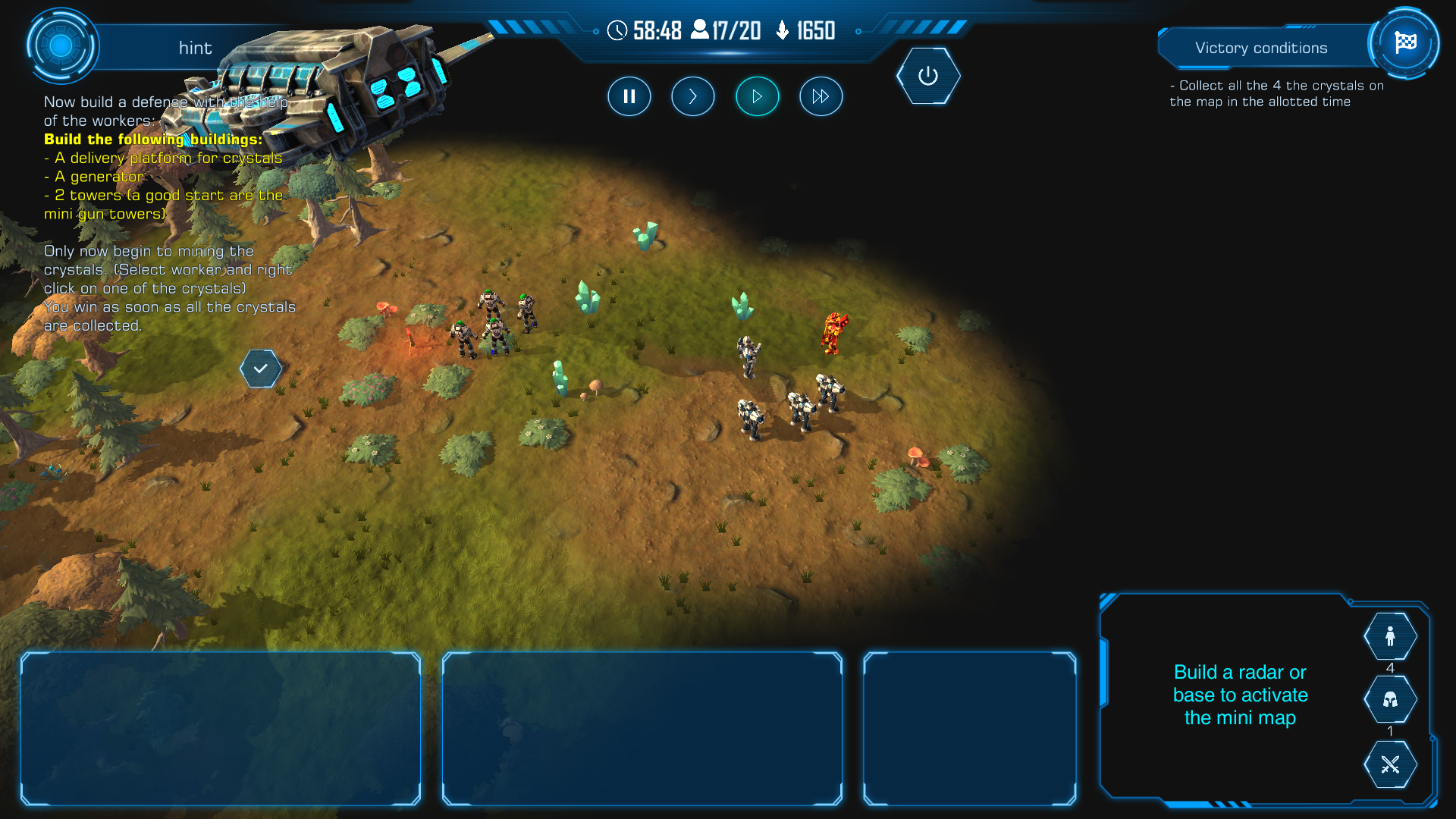Click the Victory conditions header
This screenshot has width=1456, height=819.
[1261, 48]
